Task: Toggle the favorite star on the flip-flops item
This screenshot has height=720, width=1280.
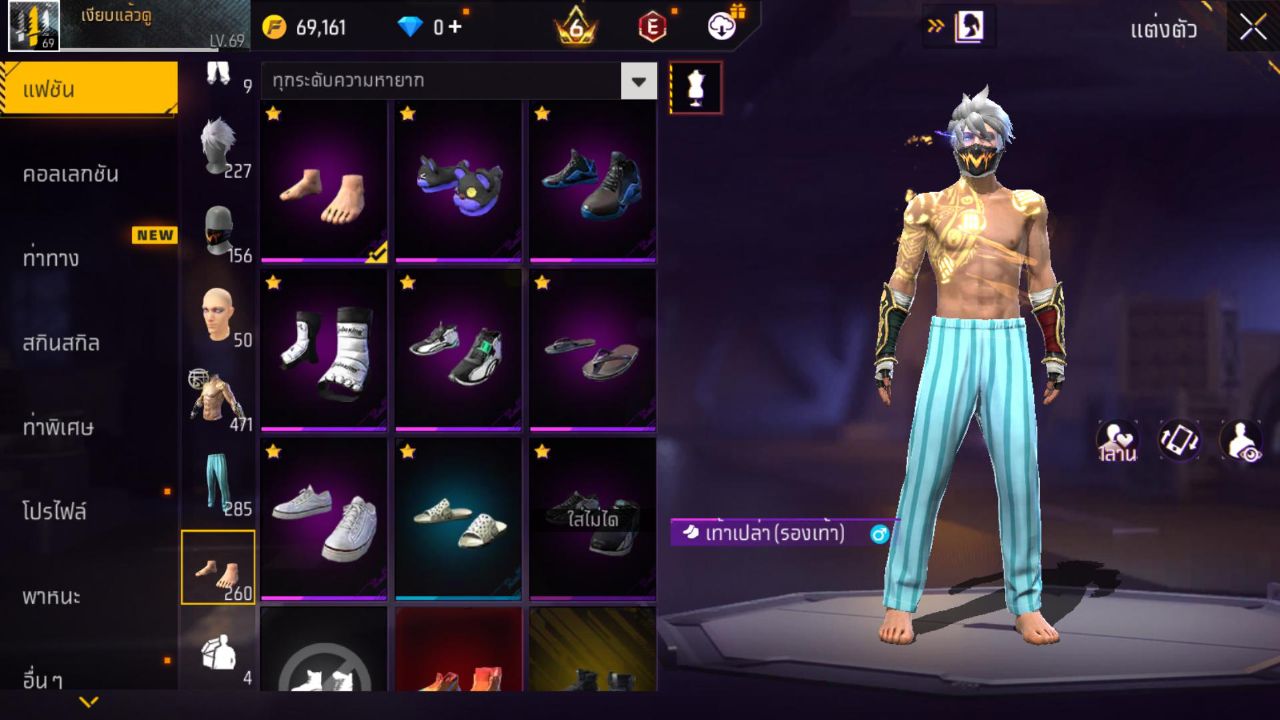Action: (x=540, y=284)
